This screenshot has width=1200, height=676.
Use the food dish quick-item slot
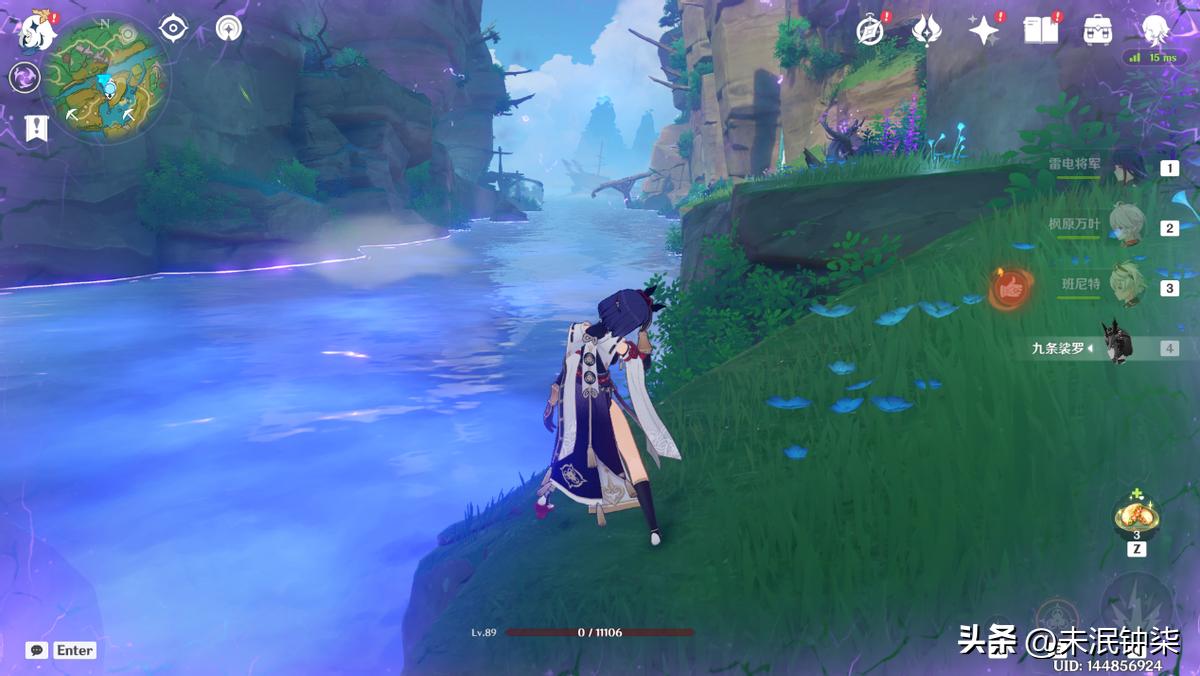click(x=1137, y=517)
